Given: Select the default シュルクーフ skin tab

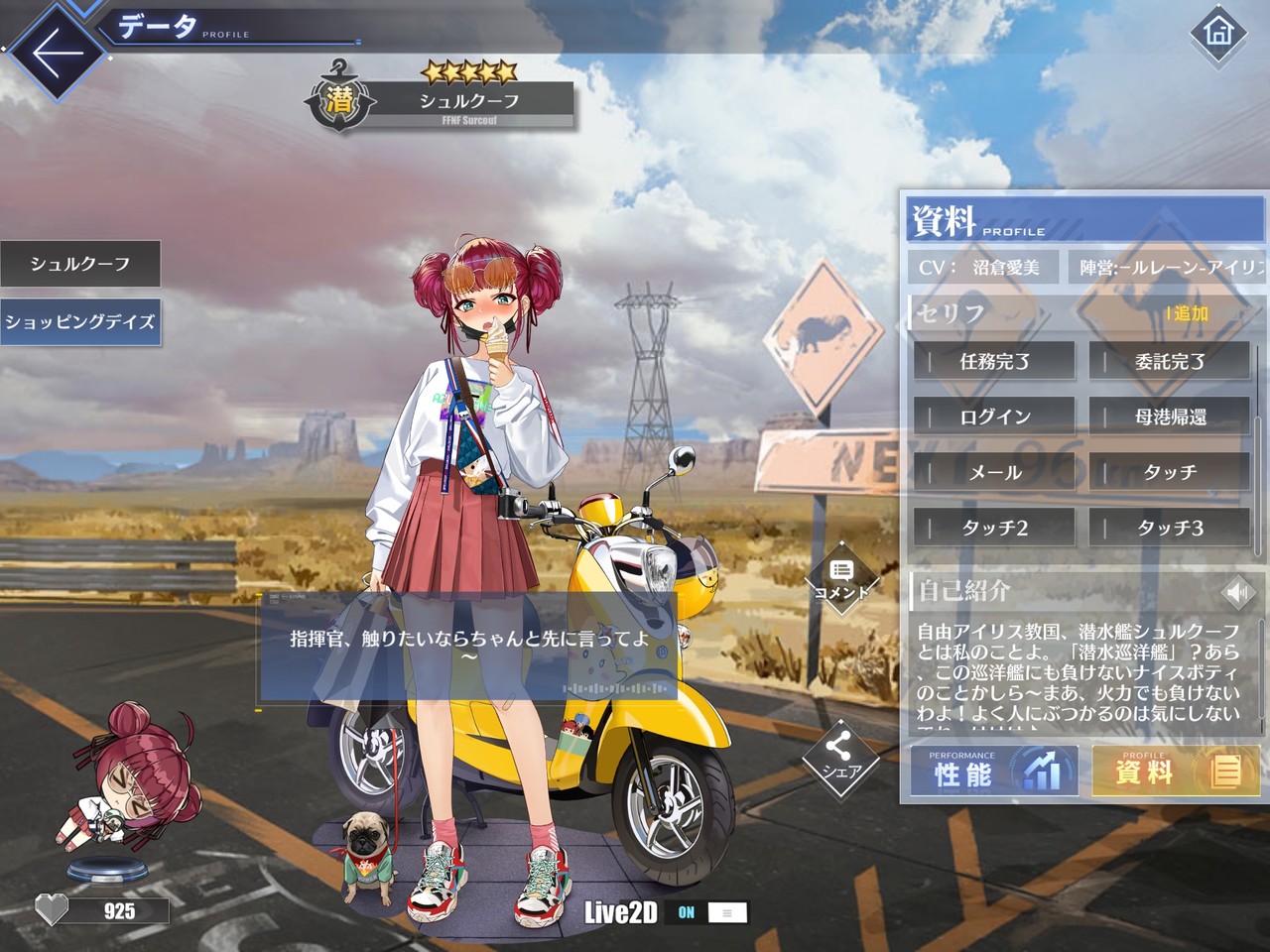Looking at the screenshot, I should point(81,264).
